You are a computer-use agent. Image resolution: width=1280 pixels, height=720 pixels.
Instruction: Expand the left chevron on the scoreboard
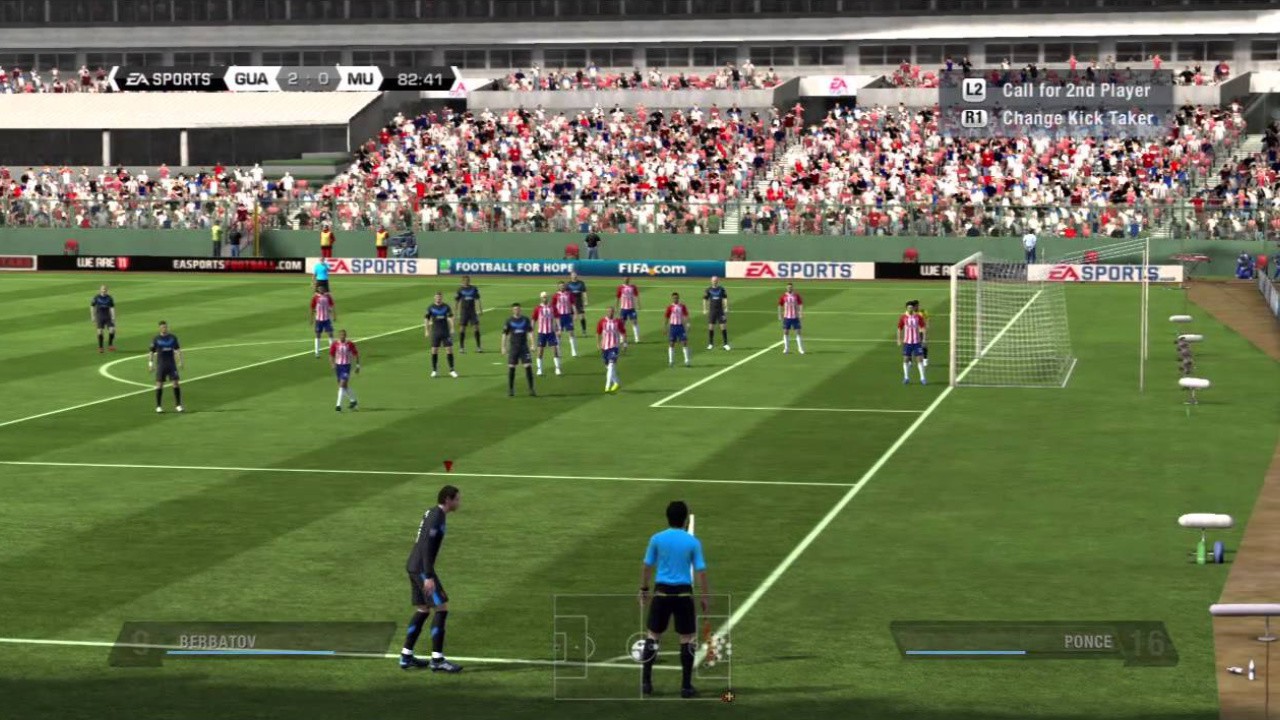(x=114, y=77)
